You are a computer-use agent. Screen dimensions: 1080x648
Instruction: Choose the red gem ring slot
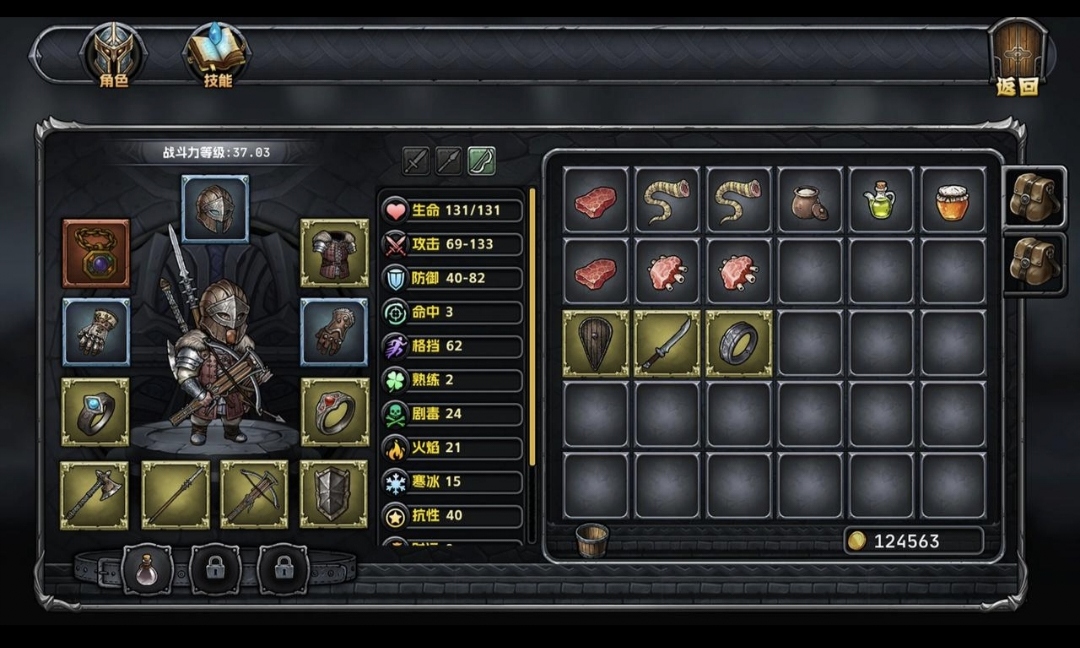[334, 411]
